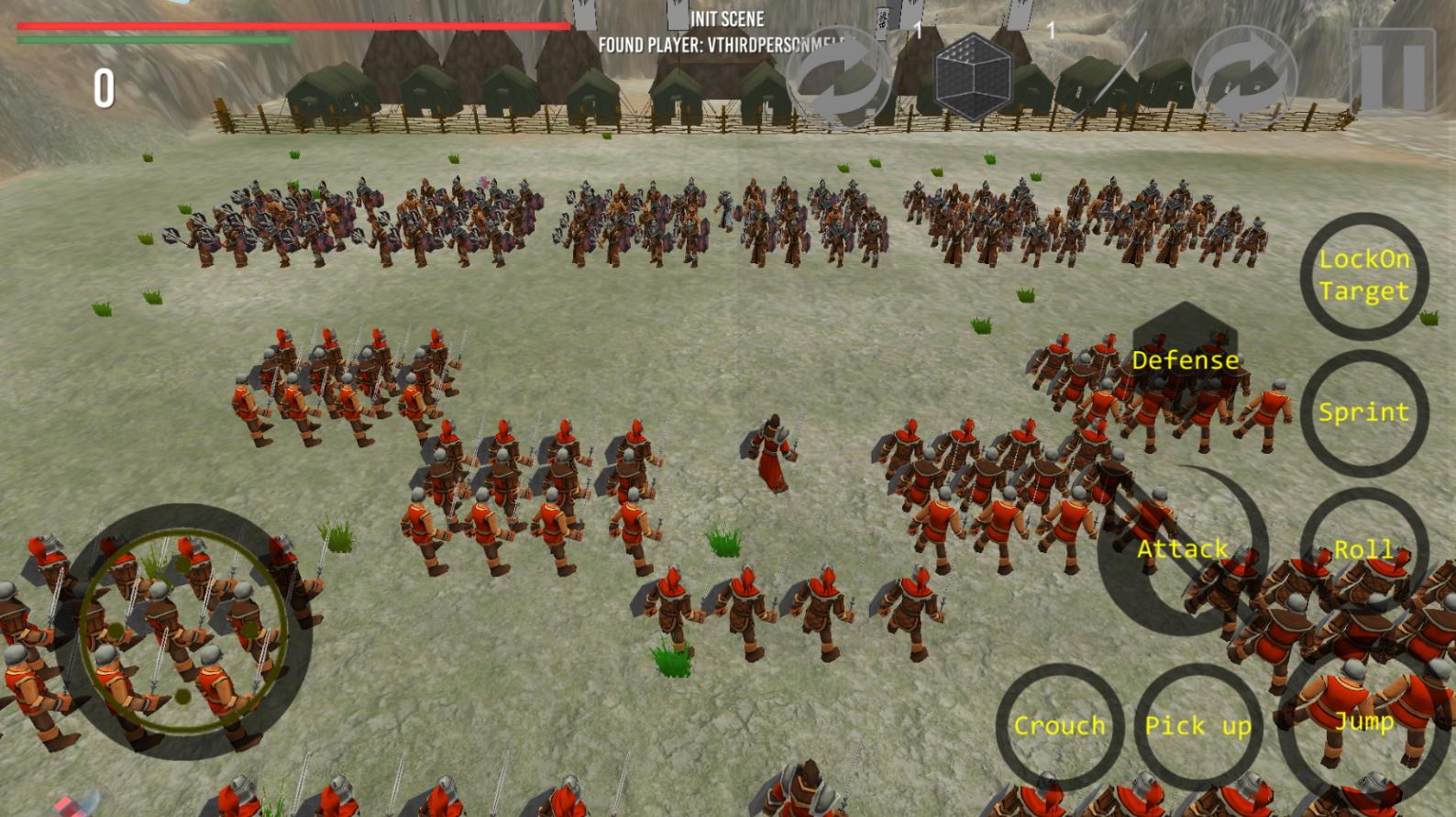Toggle Defense stance
The height and width of the screenshot is (817, 1456).
point(1186,359)
